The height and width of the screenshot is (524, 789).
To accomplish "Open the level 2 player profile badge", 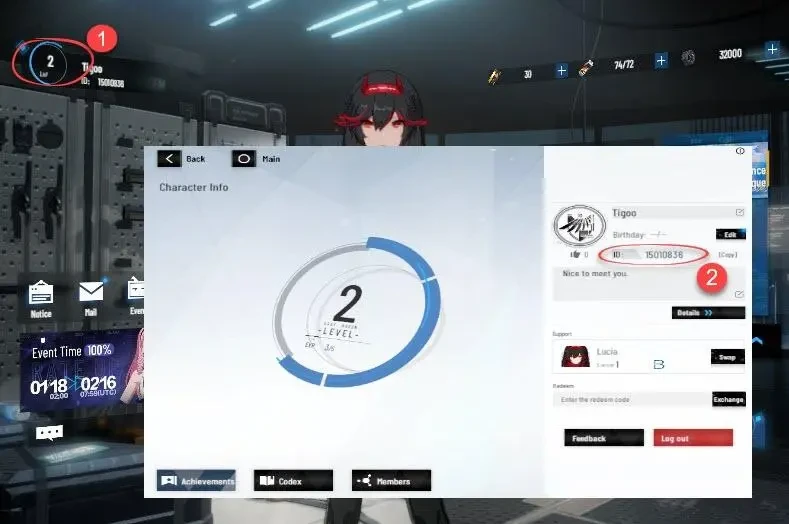I will point(48,62).
